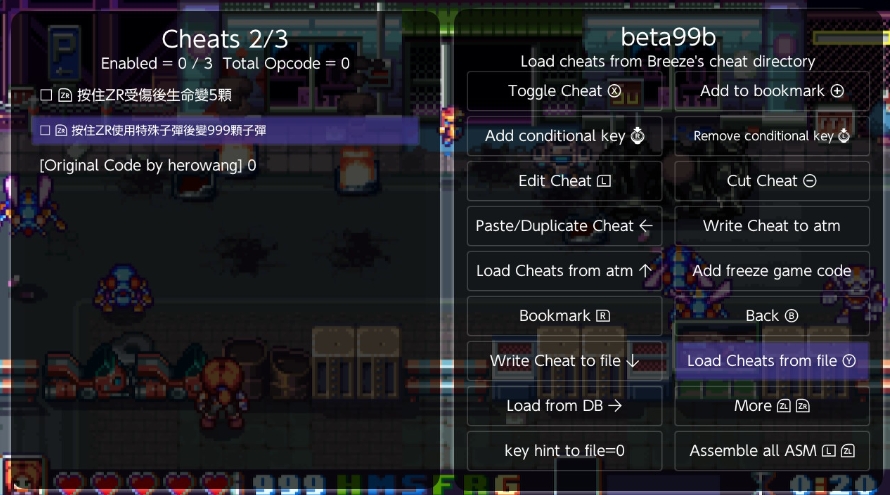Open the Bookmark button
Image resolution: width=890 pixels, height=495 pixels.
[564, 316]
